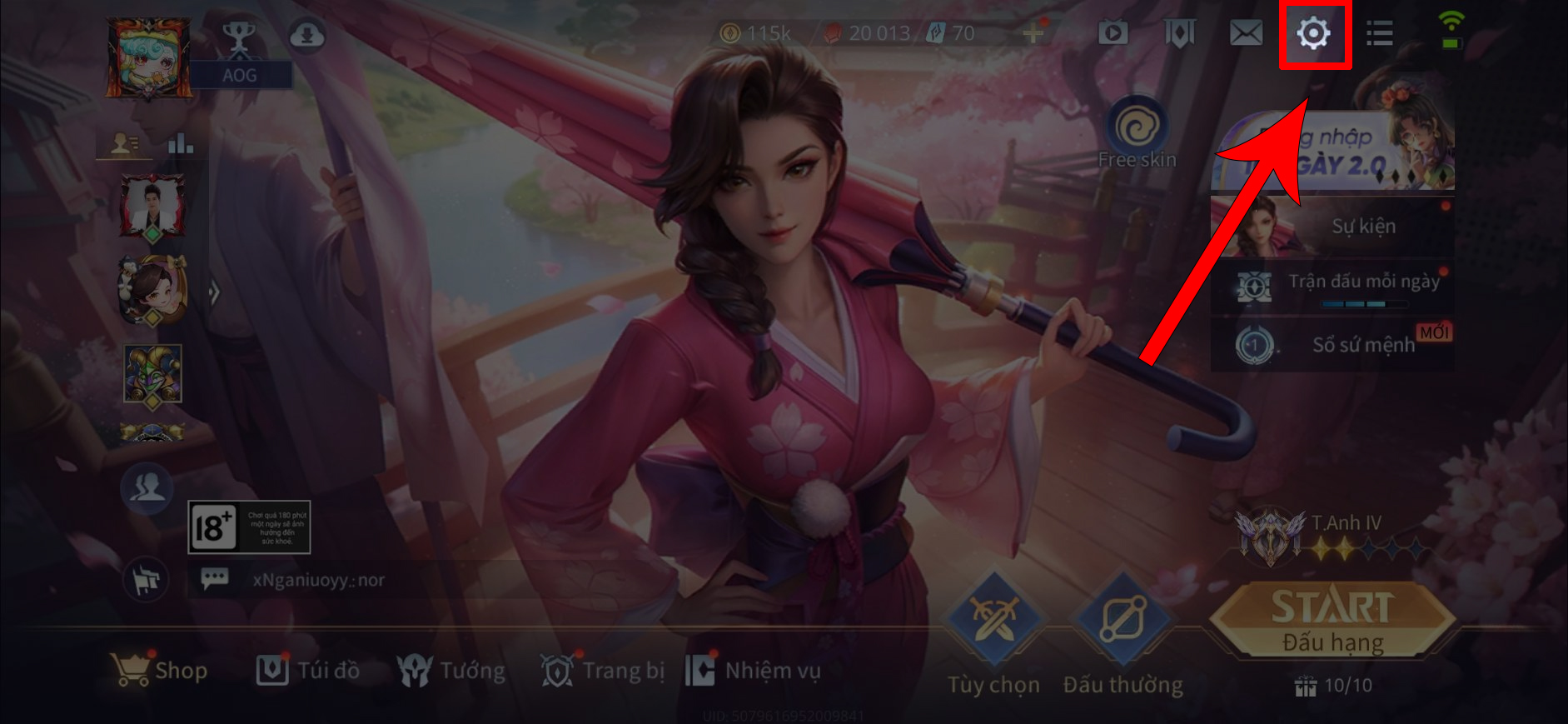Open the mail envelope inbox
The image size is (1568, 724).
point(1246,33)
